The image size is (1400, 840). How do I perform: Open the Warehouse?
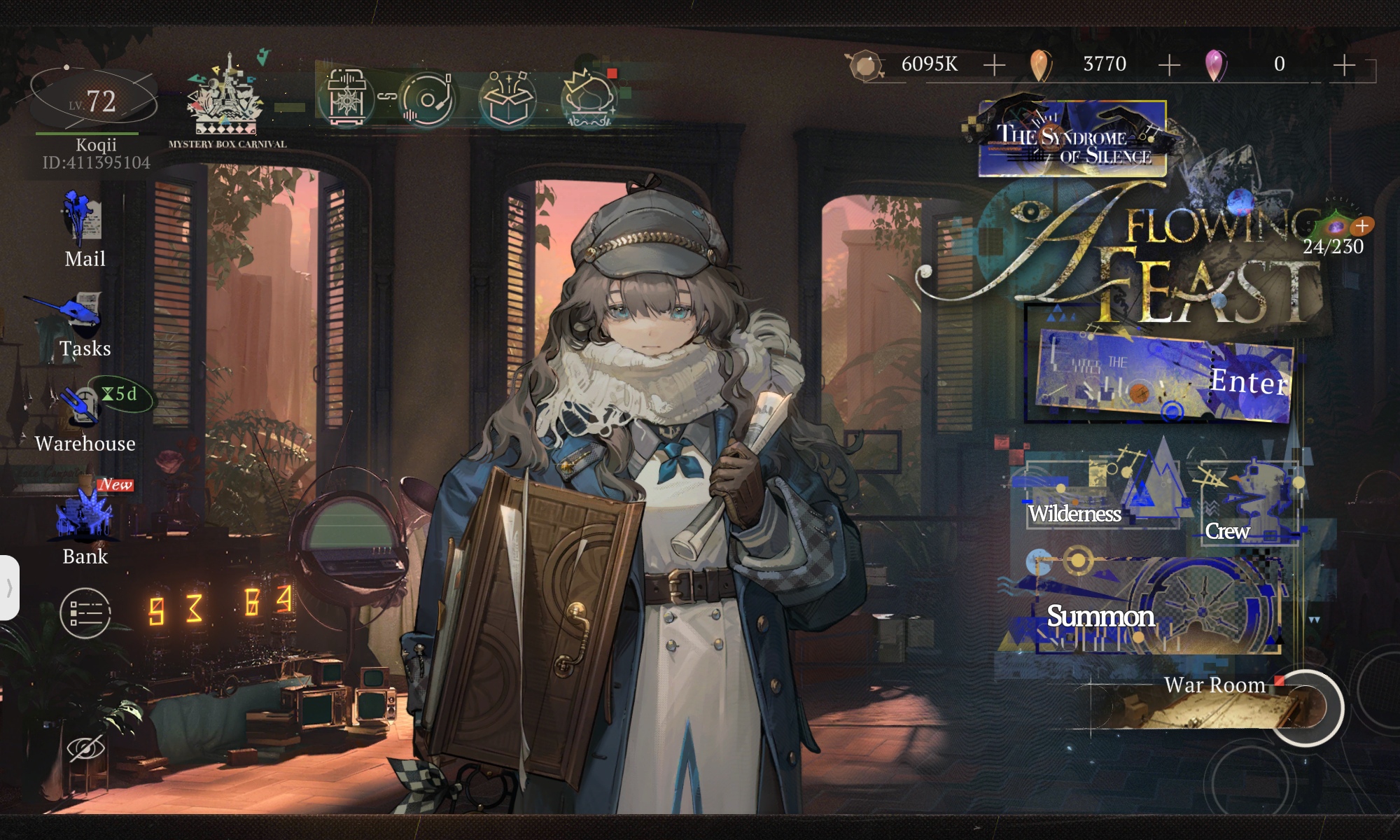[x=85, y=418]
